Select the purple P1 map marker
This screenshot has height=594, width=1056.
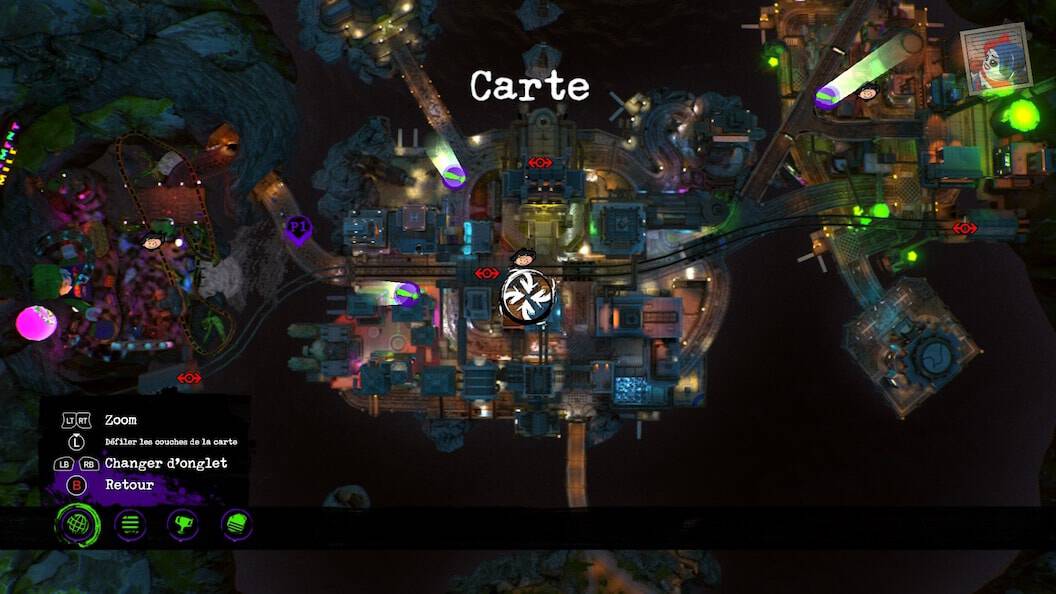(297, 229)
